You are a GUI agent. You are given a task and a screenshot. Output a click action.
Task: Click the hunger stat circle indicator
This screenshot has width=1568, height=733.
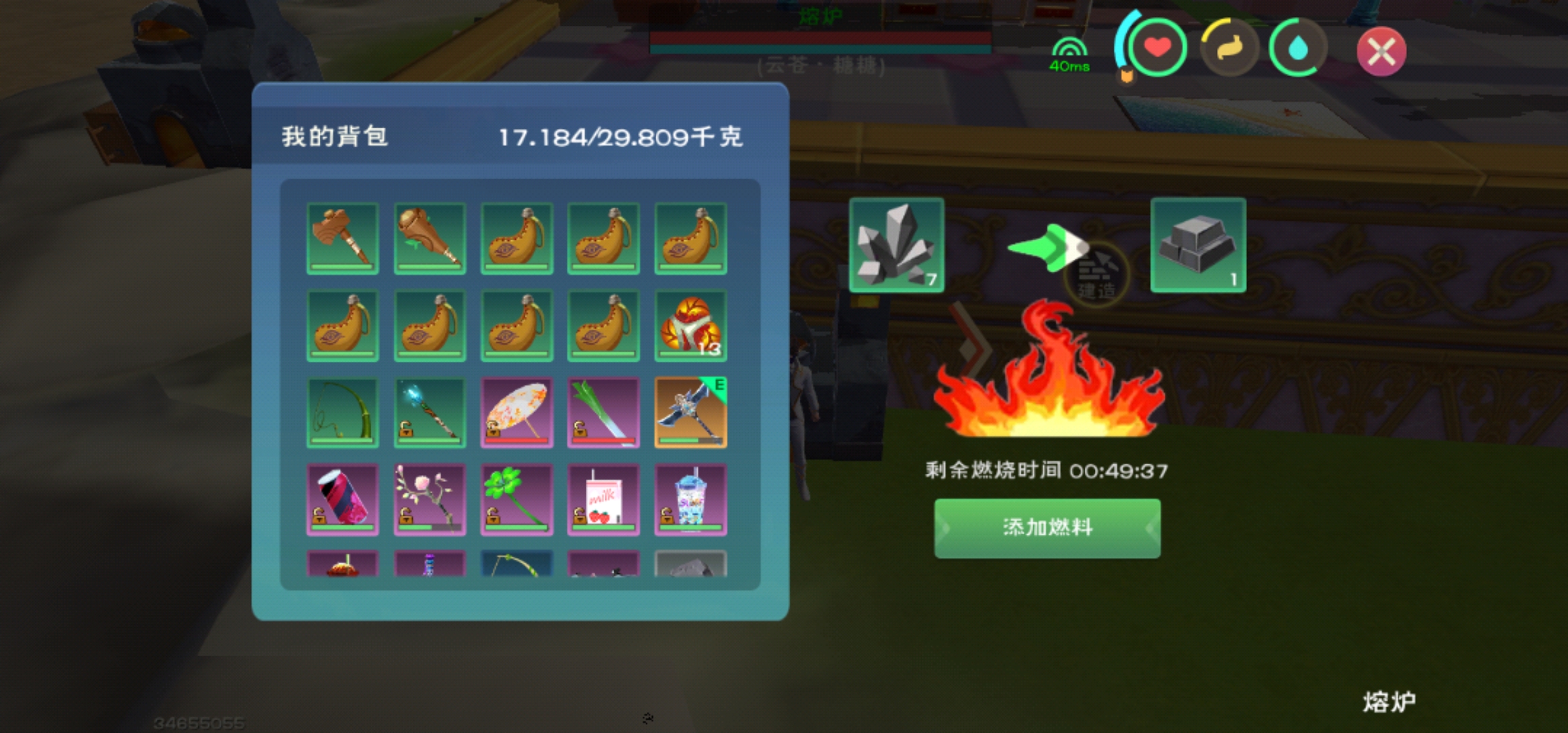(x=1230, y=48)
